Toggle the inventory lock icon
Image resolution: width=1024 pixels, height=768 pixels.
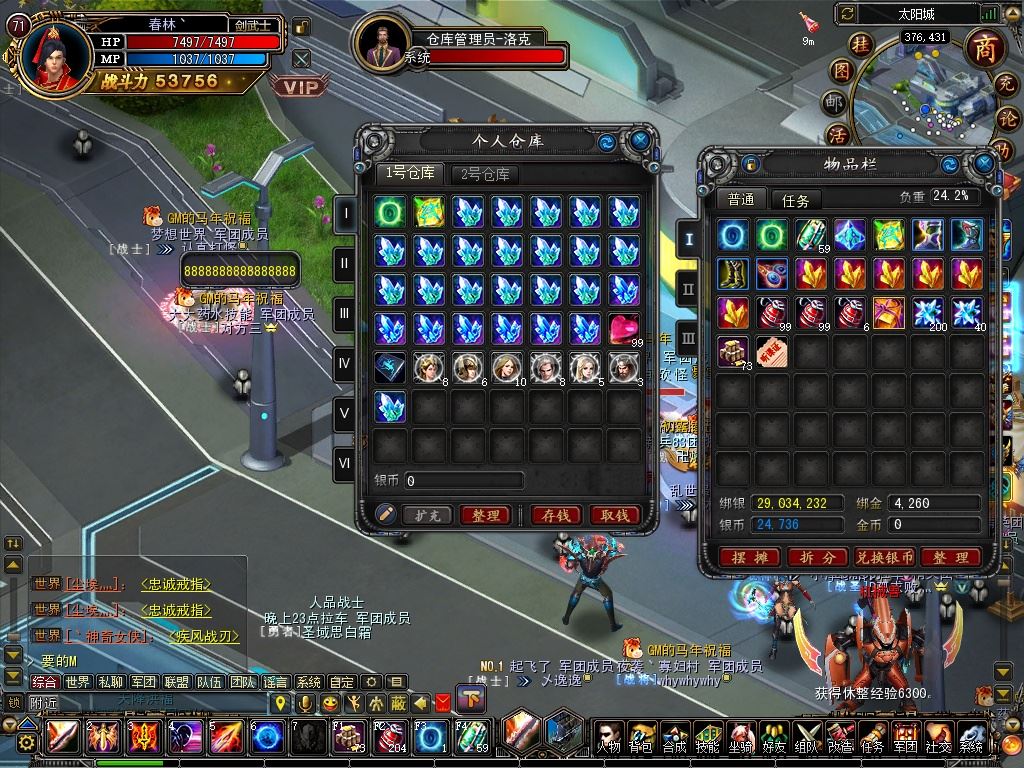[x=750, y=163]
